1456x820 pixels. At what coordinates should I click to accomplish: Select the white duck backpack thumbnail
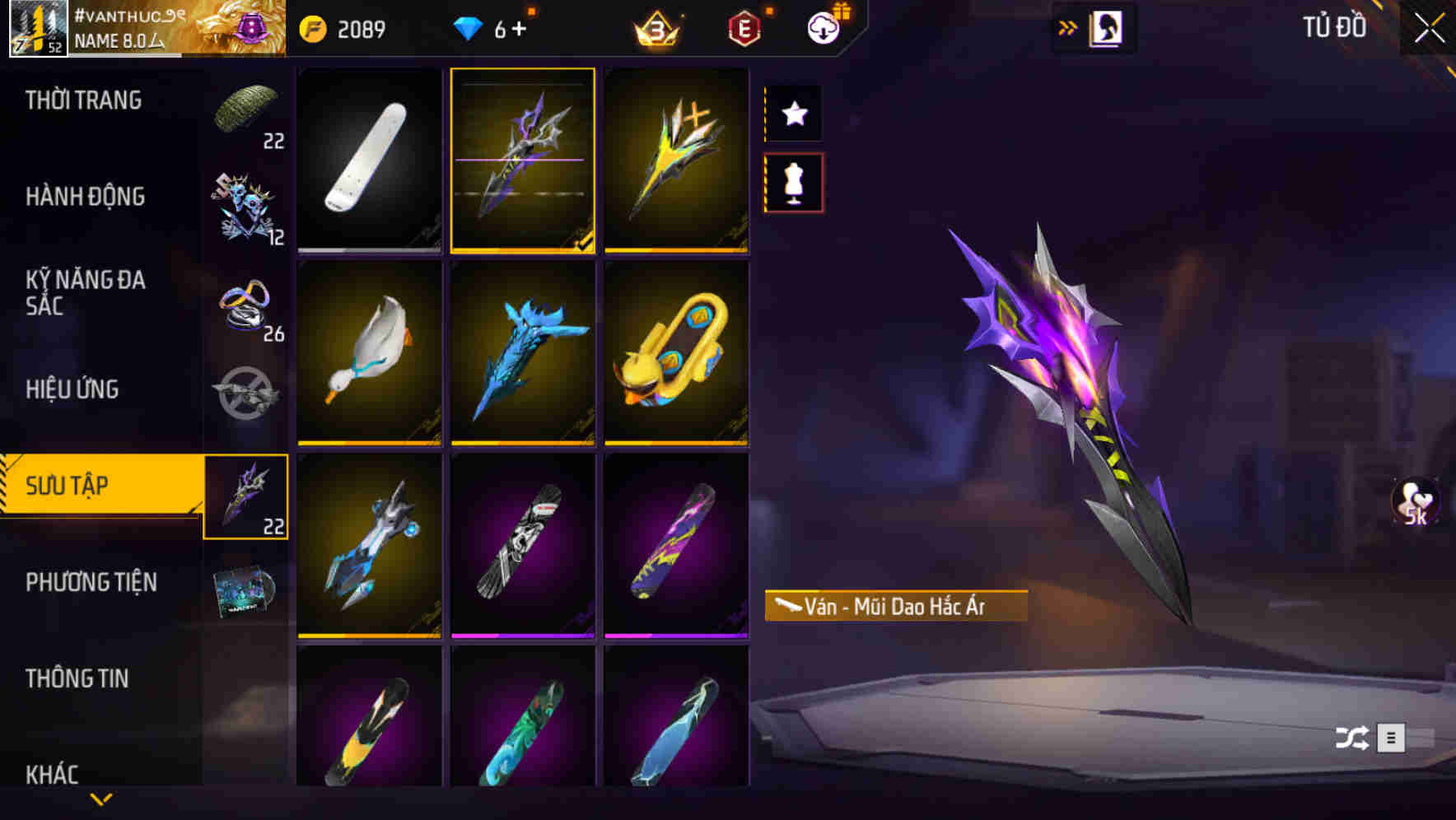point(368,354)
